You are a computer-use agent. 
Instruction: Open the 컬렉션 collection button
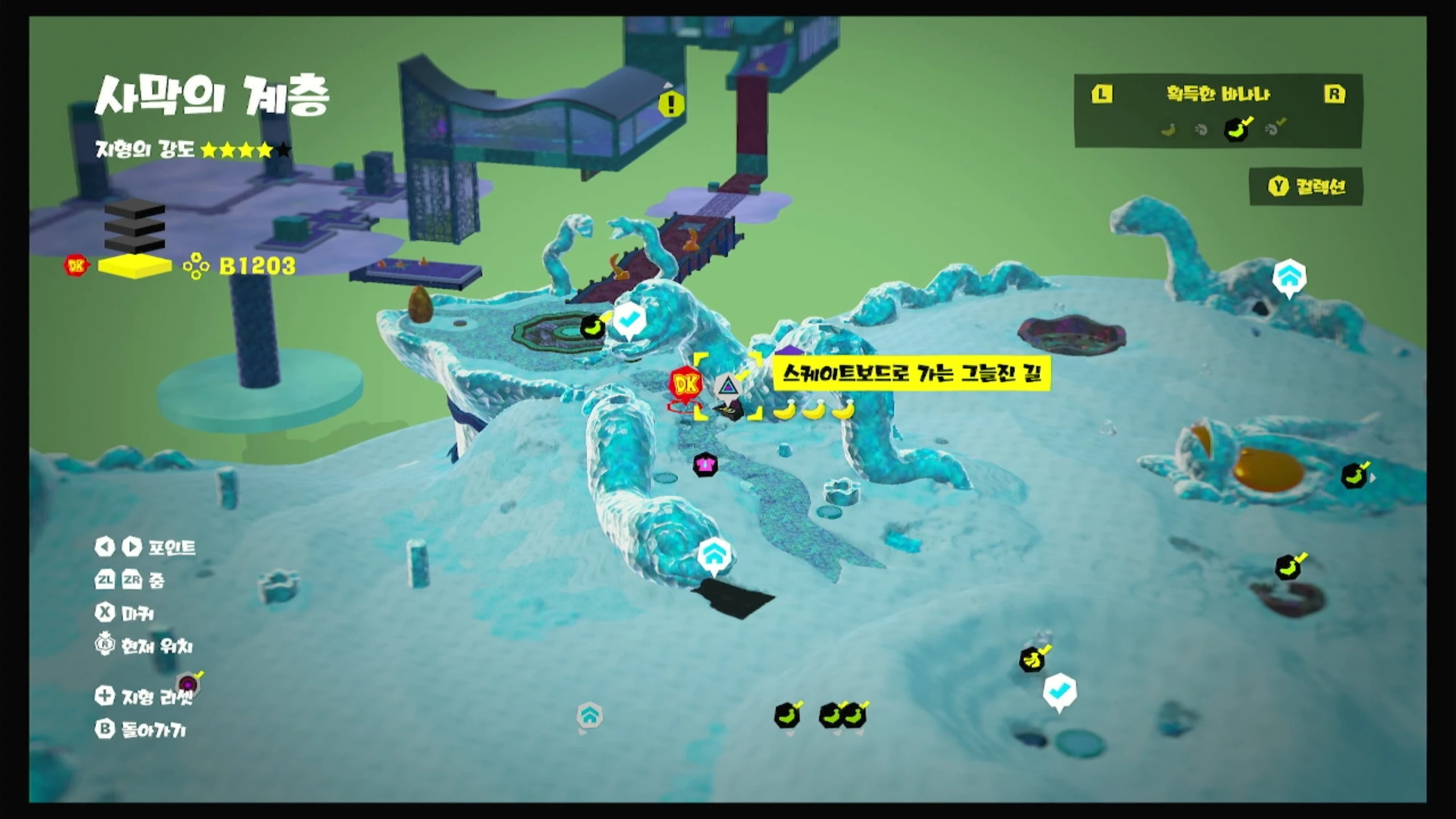coord(1306,187)
